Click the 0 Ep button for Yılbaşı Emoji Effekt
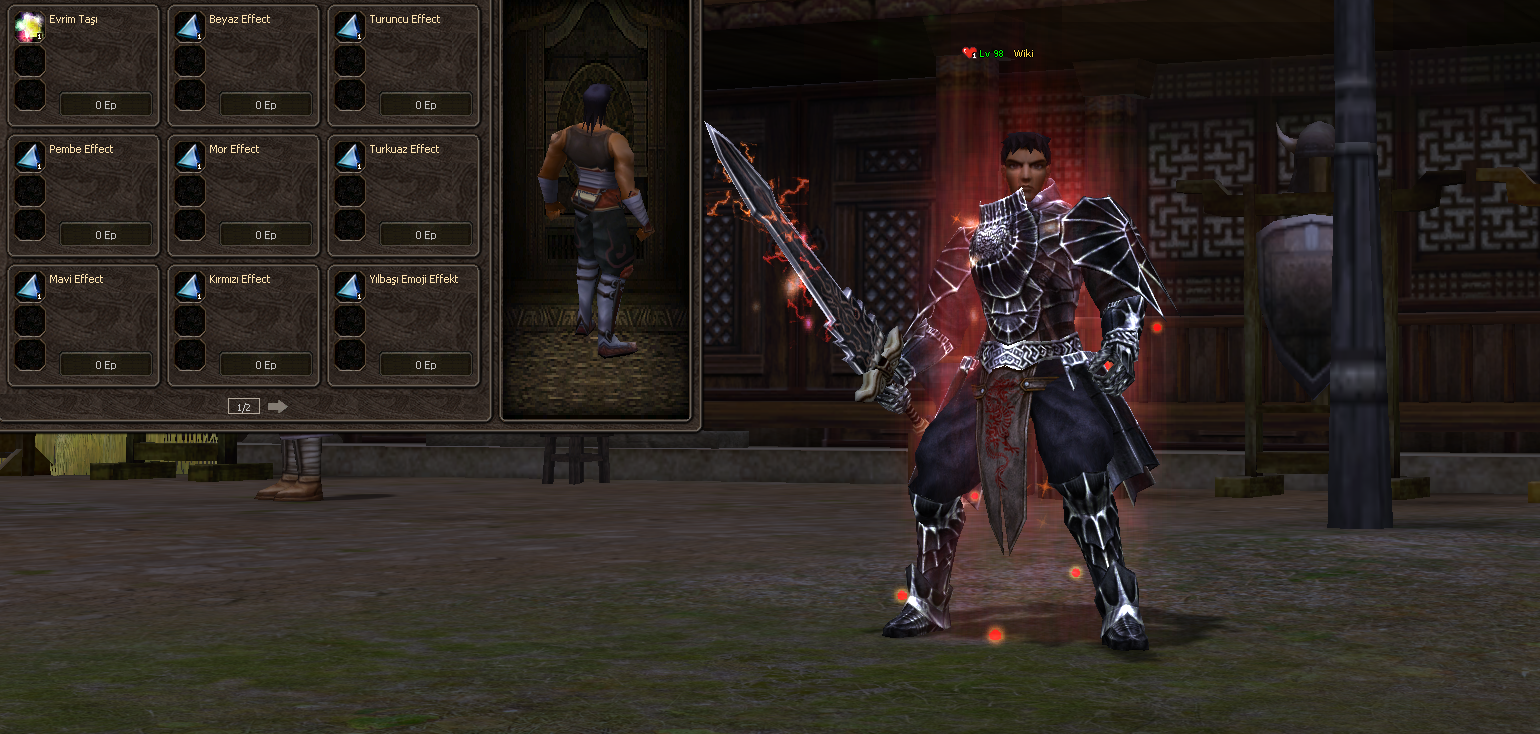Image resolution: width=1540 pixels, height=734 pixels. click(x=426, y=365)
